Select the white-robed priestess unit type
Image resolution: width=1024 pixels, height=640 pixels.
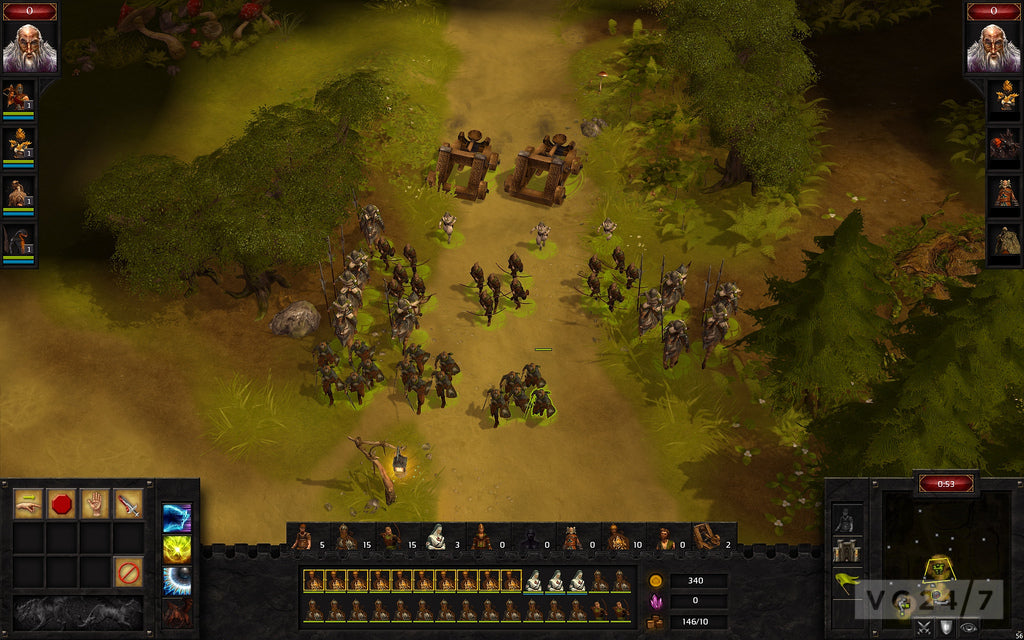point(436,538)
